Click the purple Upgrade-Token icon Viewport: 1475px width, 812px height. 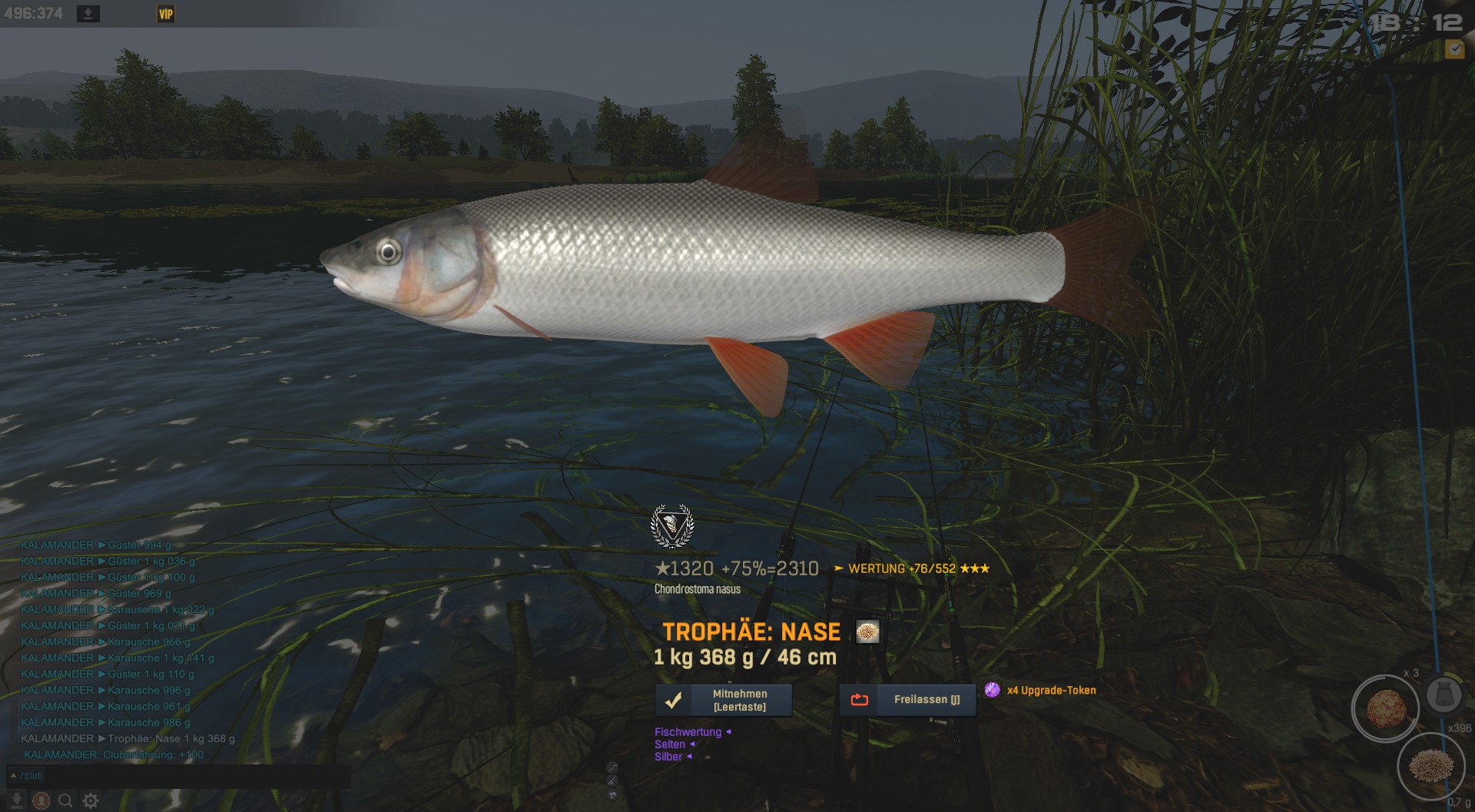(993, 690)
